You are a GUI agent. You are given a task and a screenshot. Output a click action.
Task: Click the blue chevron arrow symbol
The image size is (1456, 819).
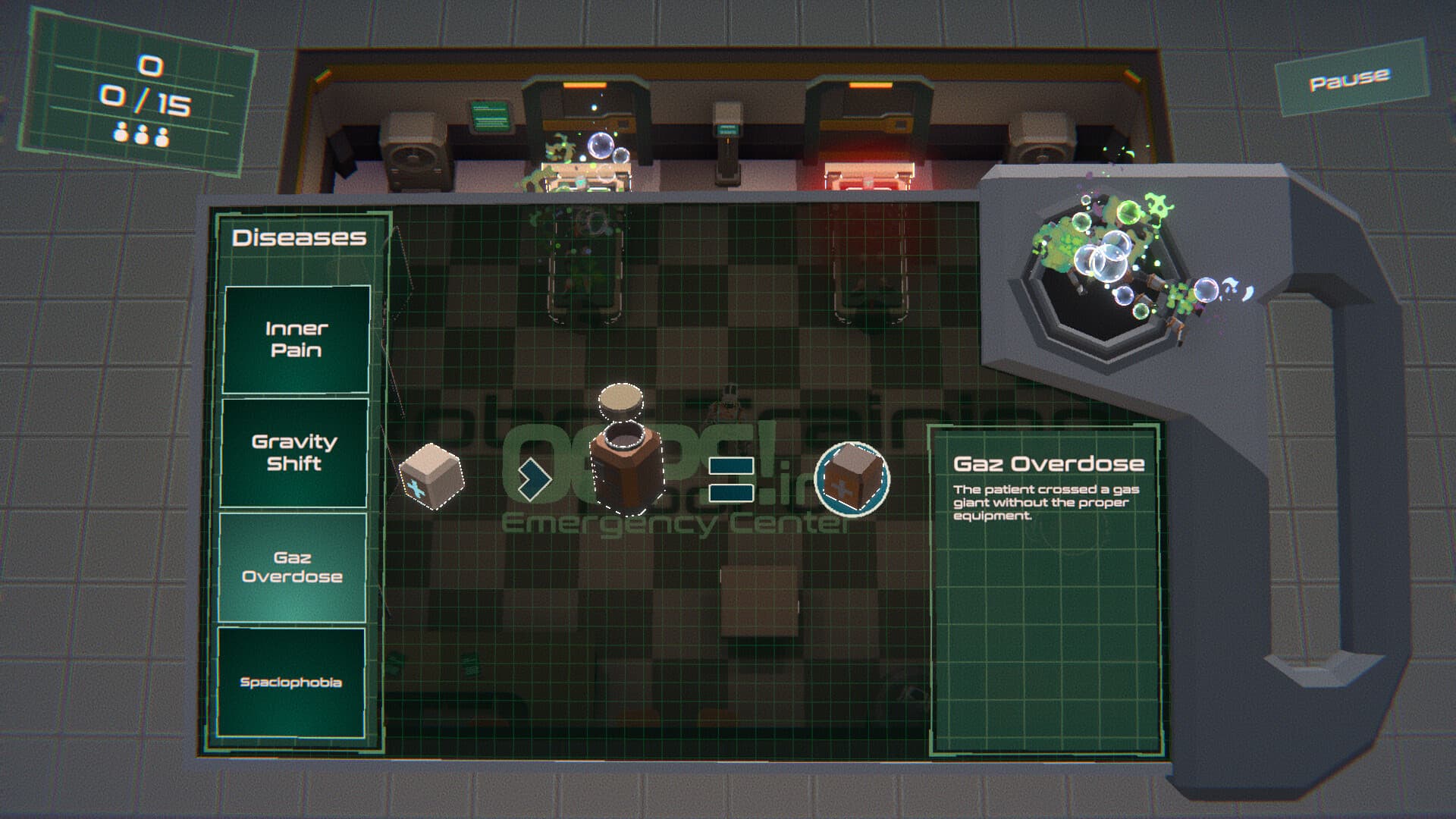[x=535, y=478]
